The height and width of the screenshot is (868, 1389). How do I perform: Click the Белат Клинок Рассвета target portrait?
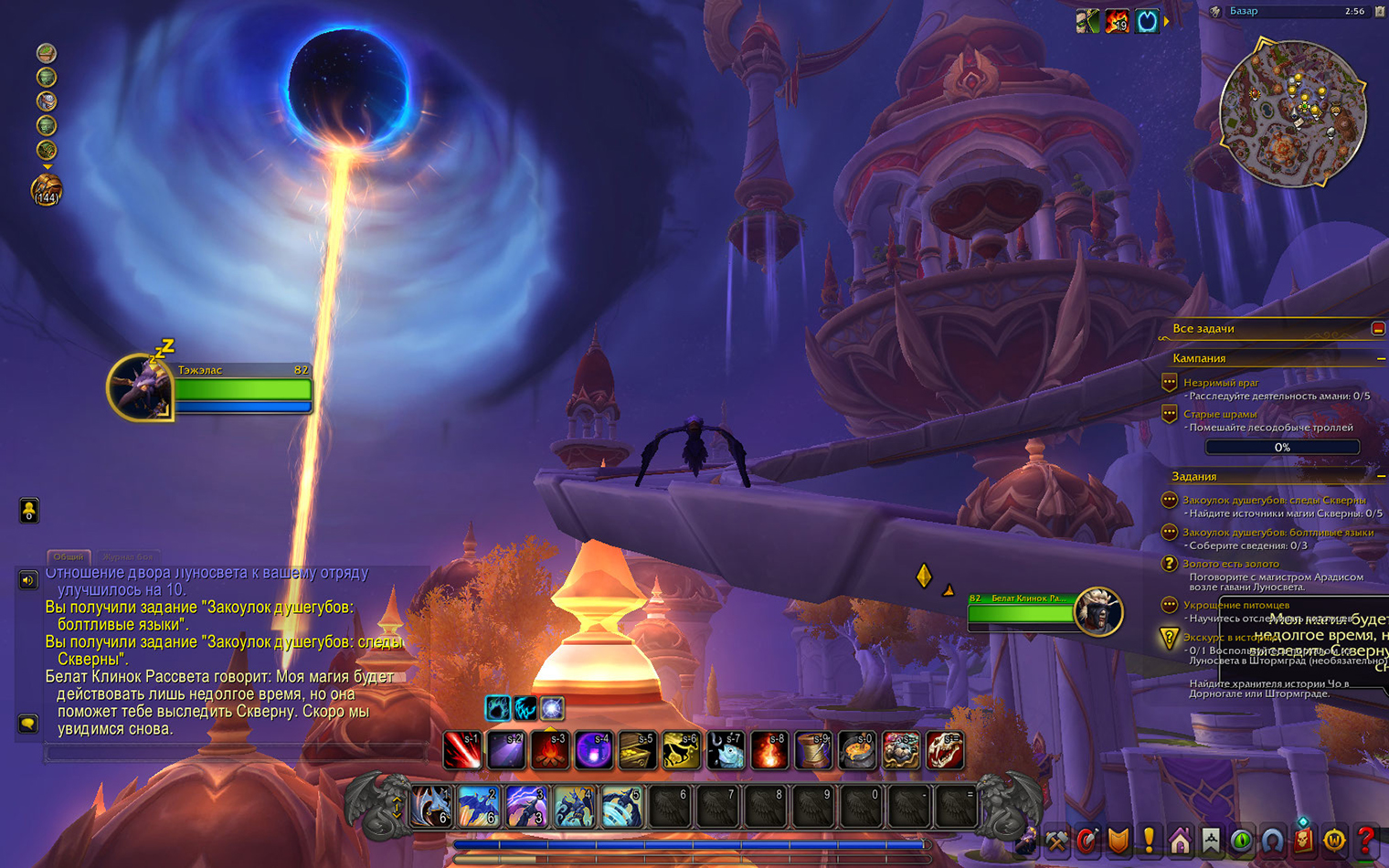[1097, 612]
